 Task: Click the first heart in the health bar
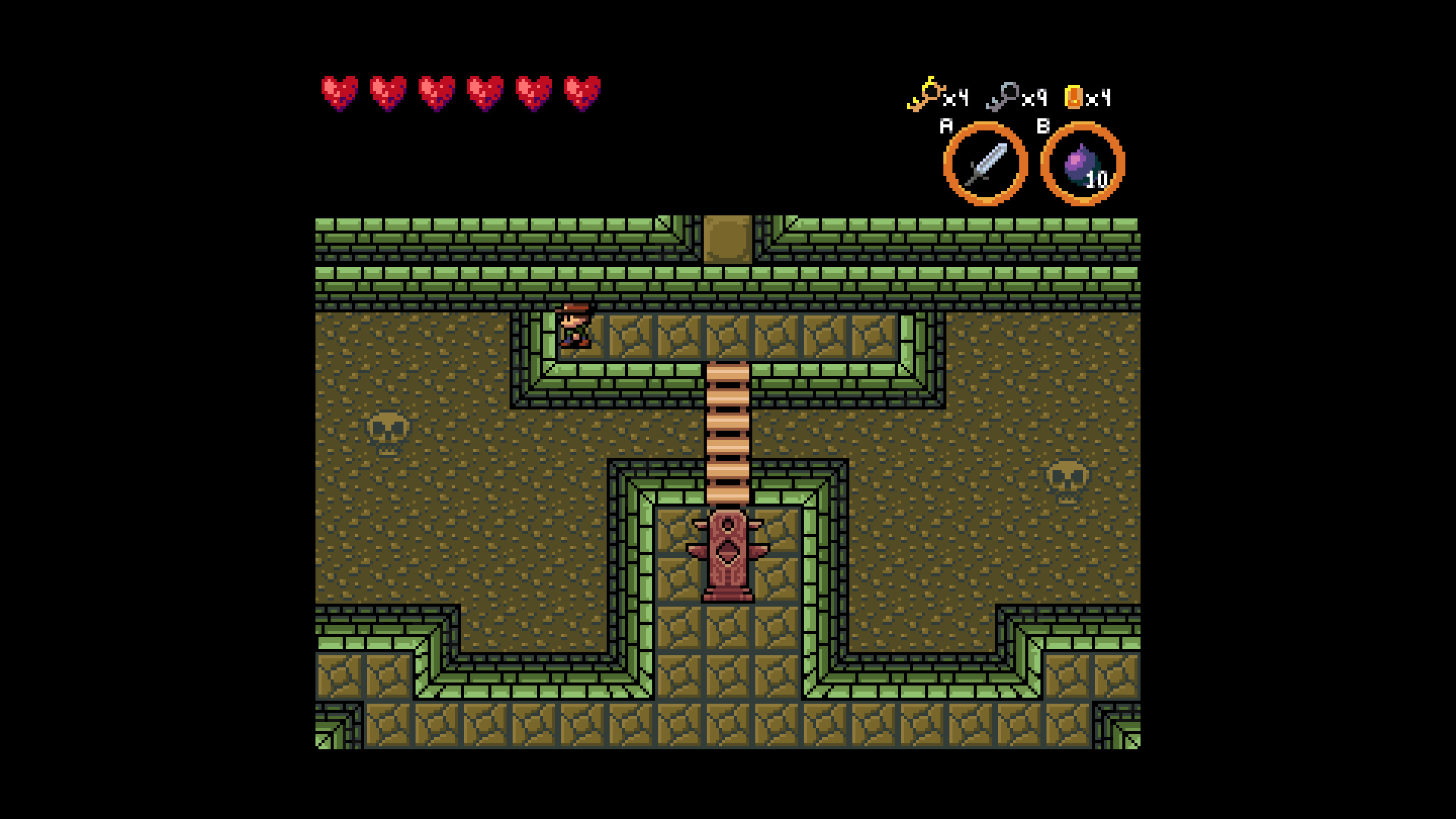click(x=339, y=92)
